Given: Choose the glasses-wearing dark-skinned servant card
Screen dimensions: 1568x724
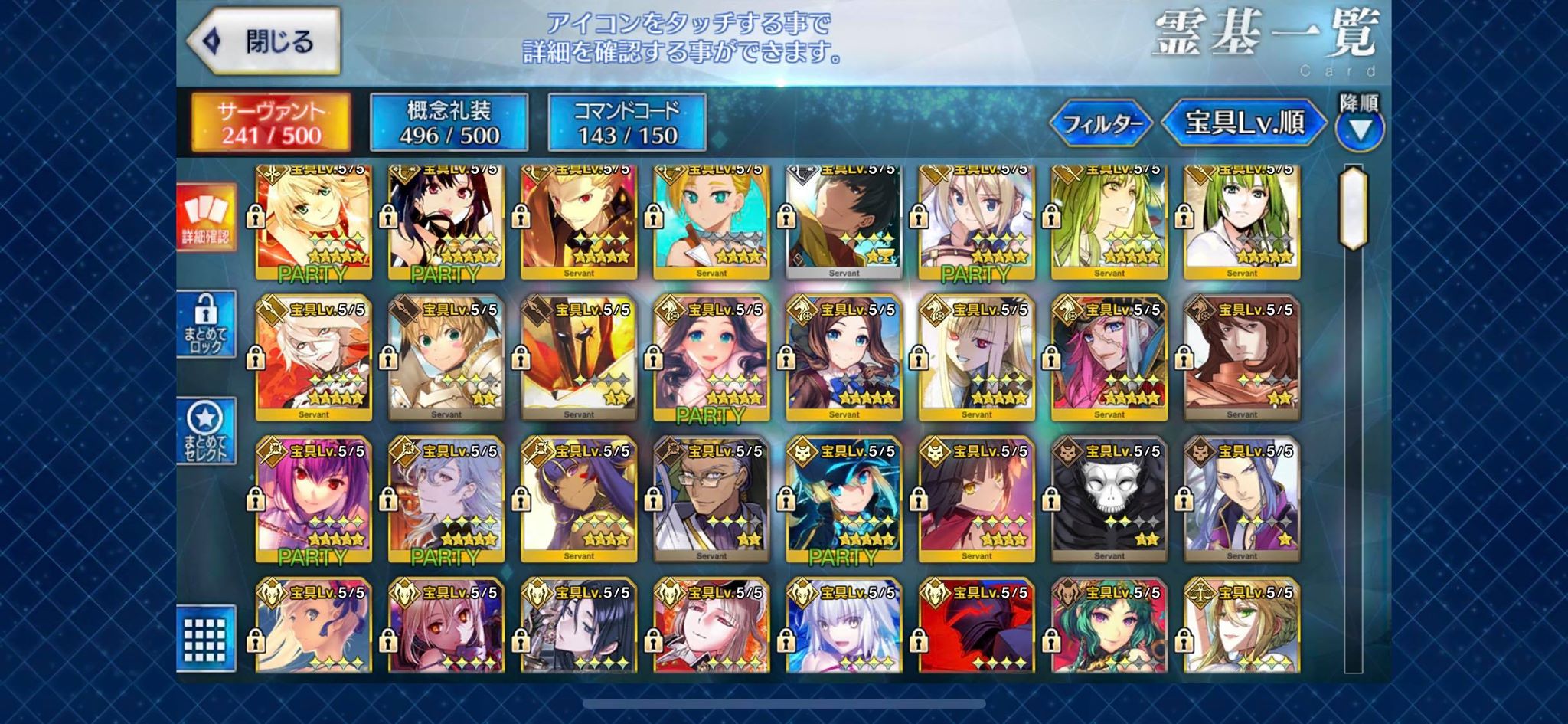Looking at the screenshot, I should 711,500.
